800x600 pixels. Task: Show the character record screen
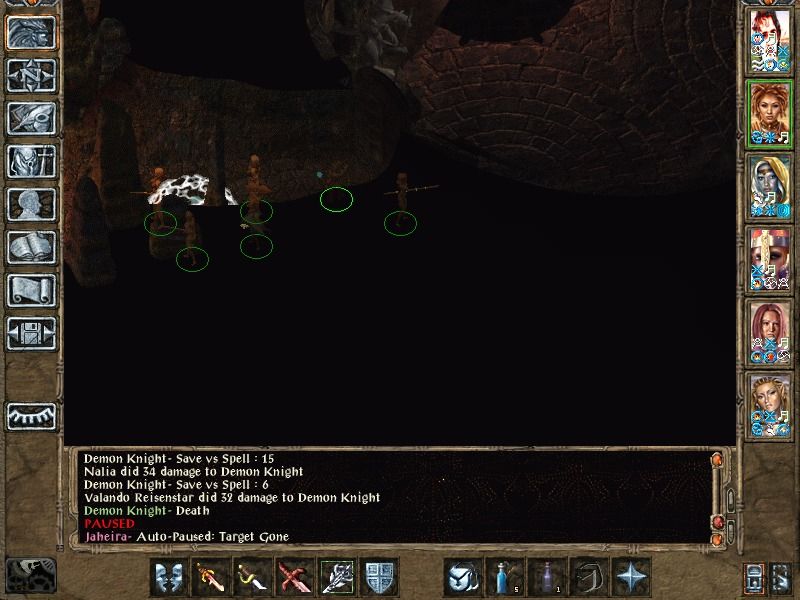31,204
